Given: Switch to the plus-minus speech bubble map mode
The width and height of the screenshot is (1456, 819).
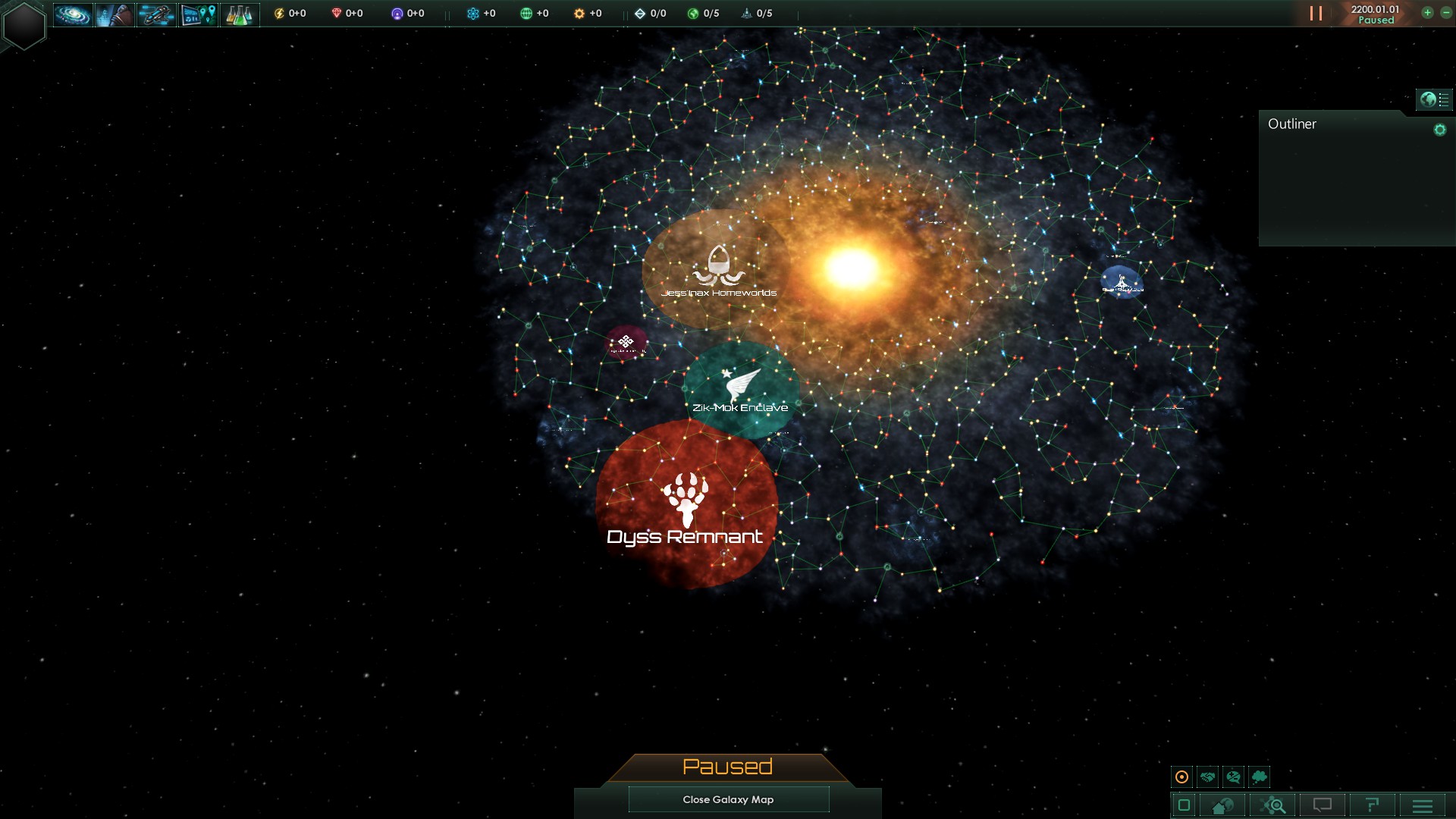Looking at the screenshot, I should (1233, 777).
